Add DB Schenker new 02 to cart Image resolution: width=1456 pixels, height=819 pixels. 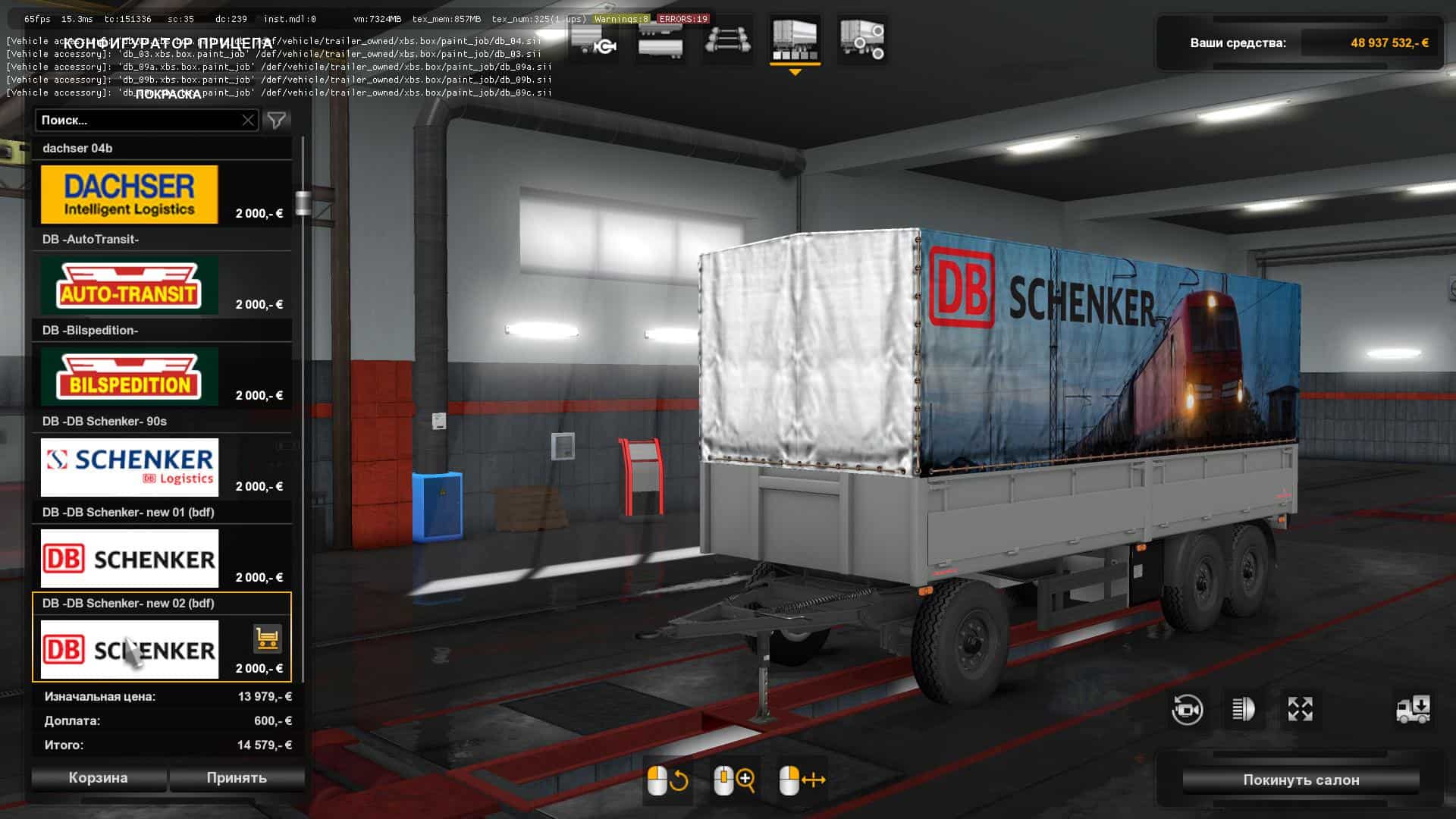267,639
